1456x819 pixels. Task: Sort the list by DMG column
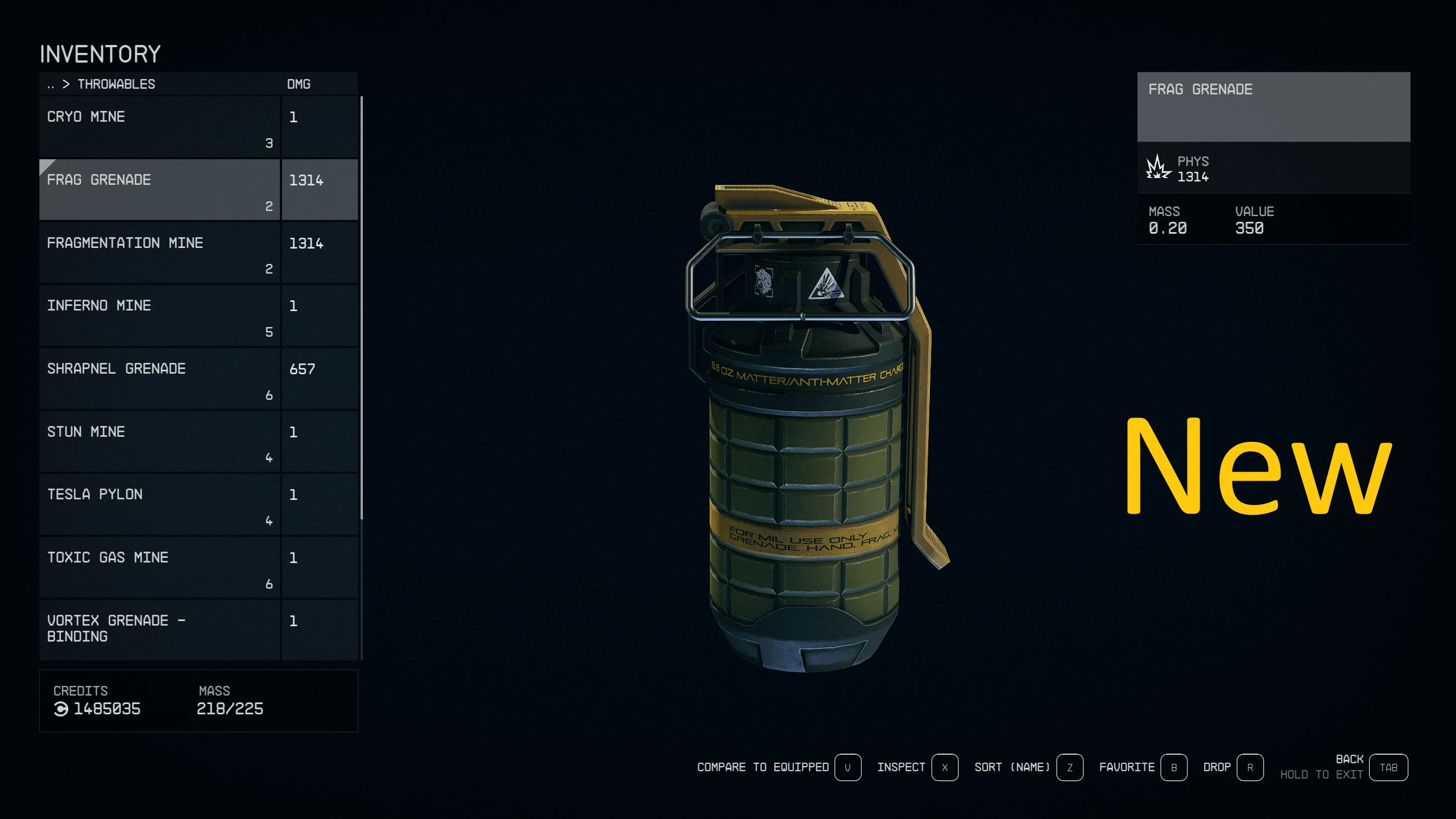[299, 84]
